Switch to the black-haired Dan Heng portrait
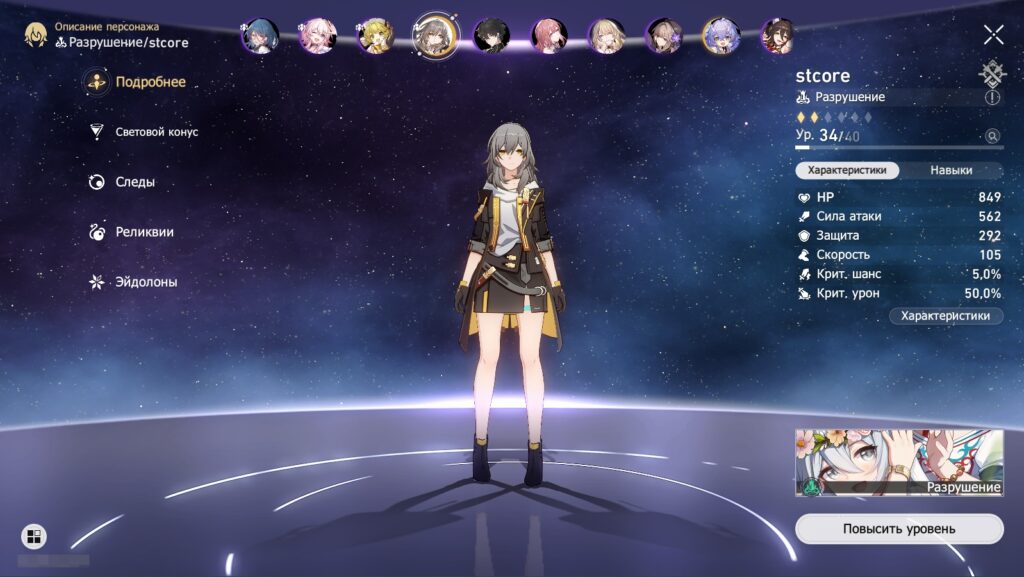This screenshot has width=1024, height=577. (491, 36)
